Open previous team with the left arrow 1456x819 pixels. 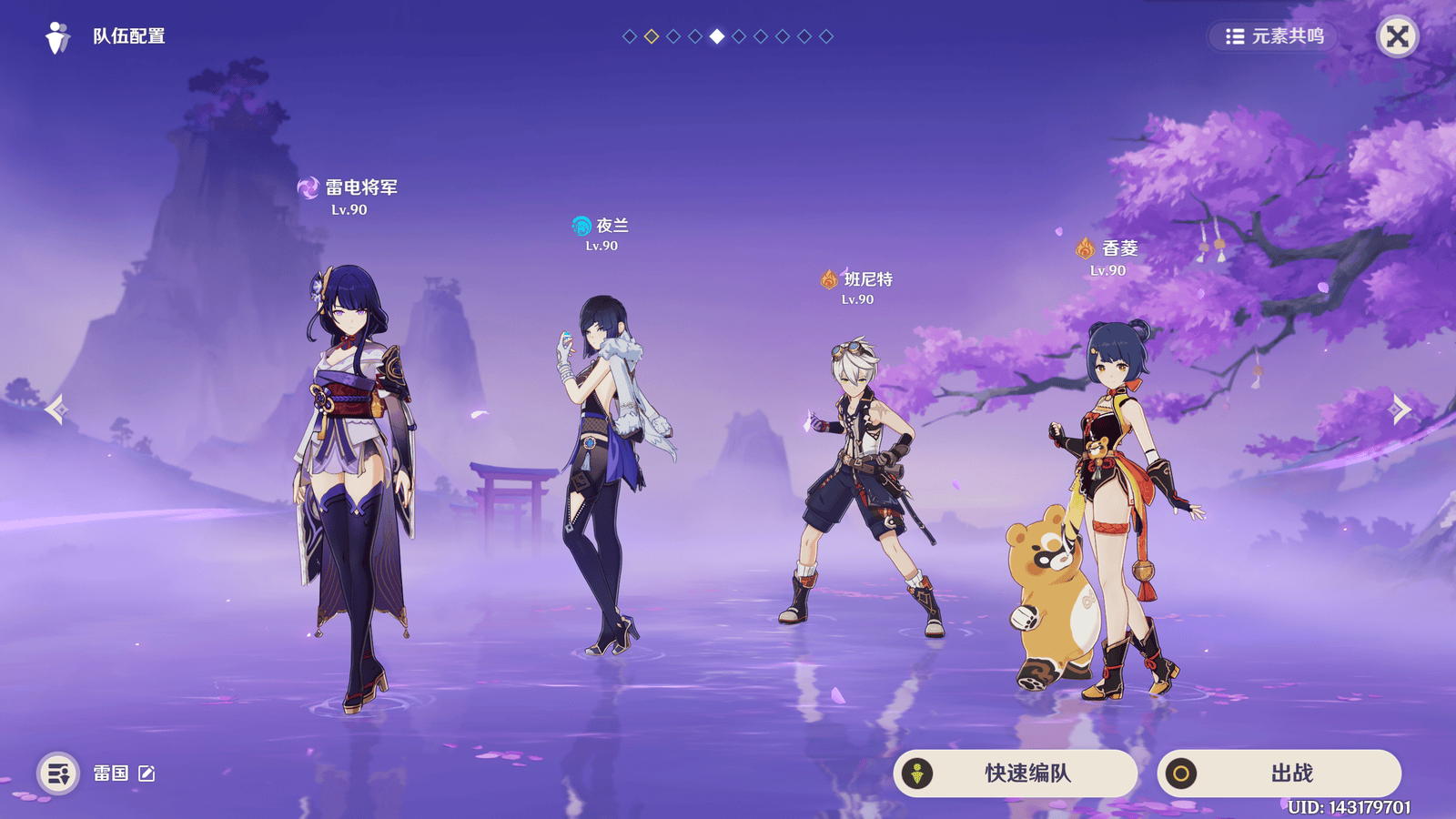point(57,409)
